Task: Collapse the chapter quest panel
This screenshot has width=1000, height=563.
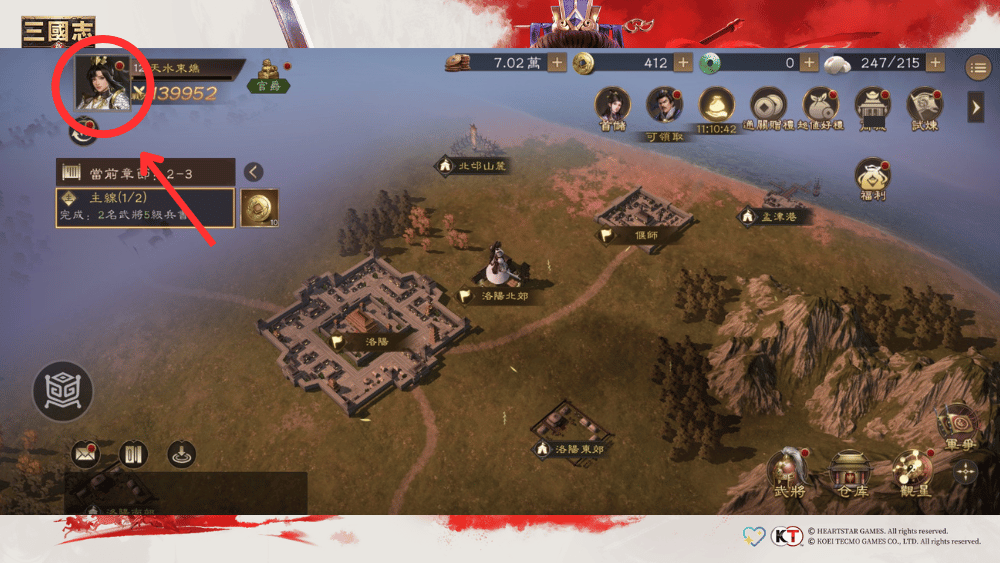Action: tap(254, 172)
